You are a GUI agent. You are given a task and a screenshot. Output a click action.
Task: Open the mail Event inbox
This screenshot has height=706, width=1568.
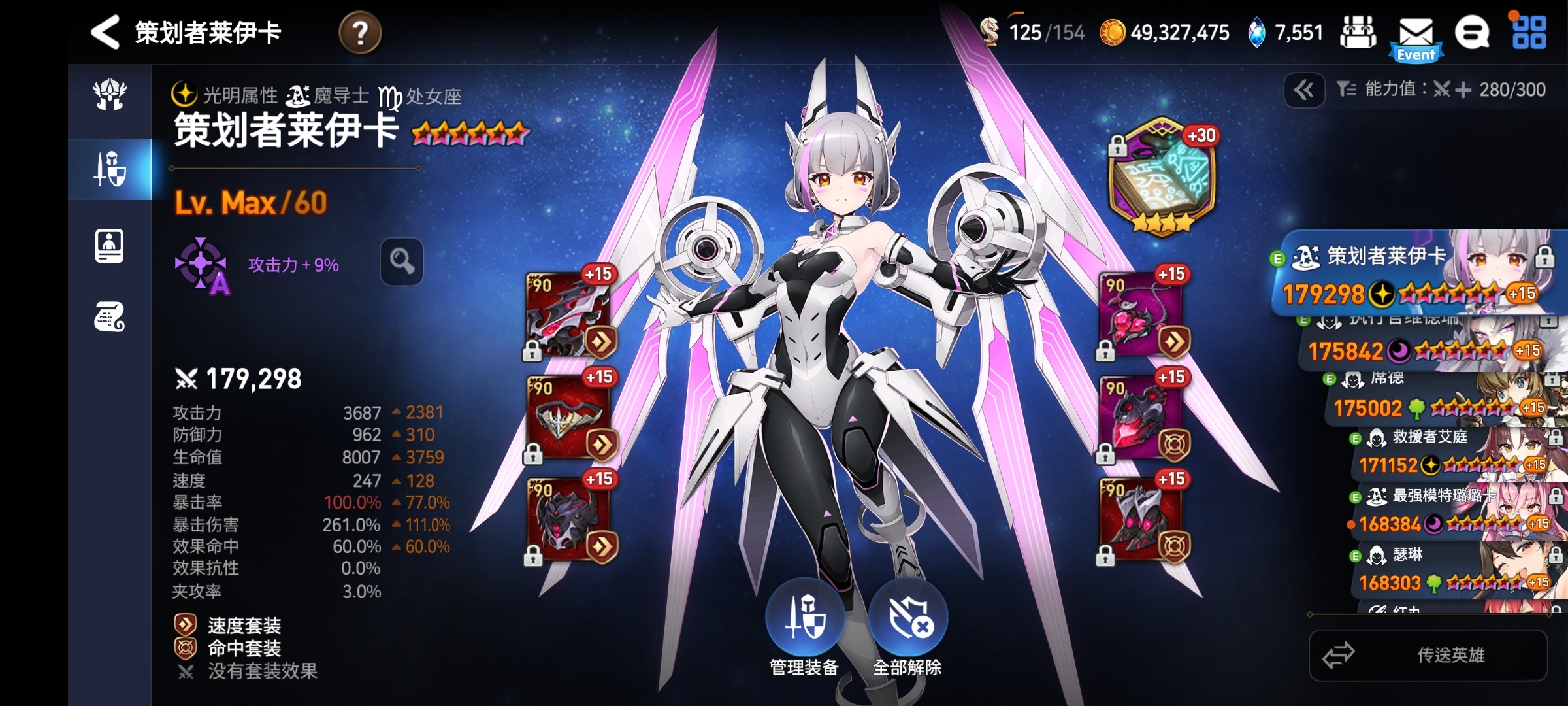coord(1416,38)
